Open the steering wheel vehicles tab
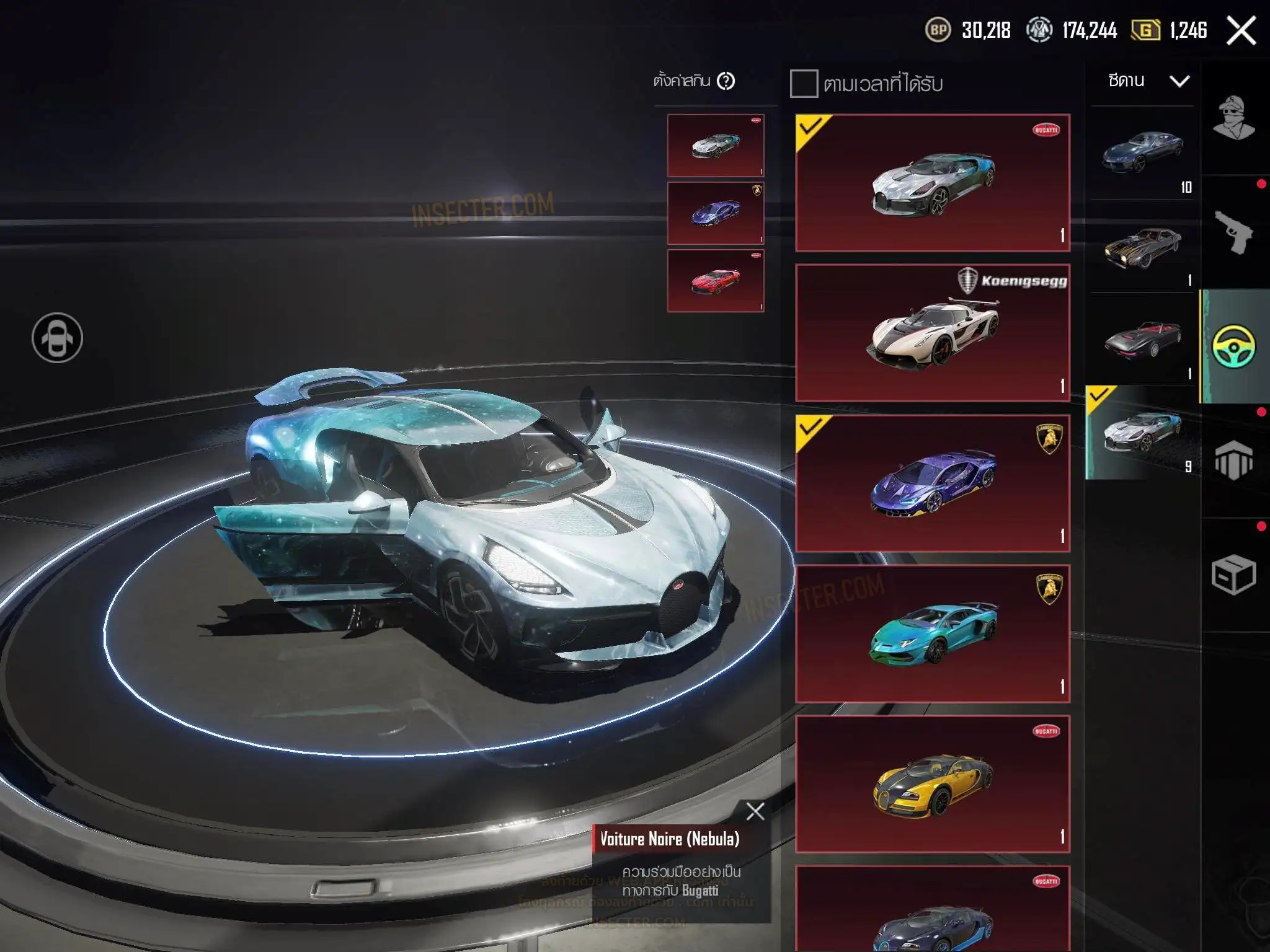Screen dimensions: 1270x952 click(x=1233, y=346)
